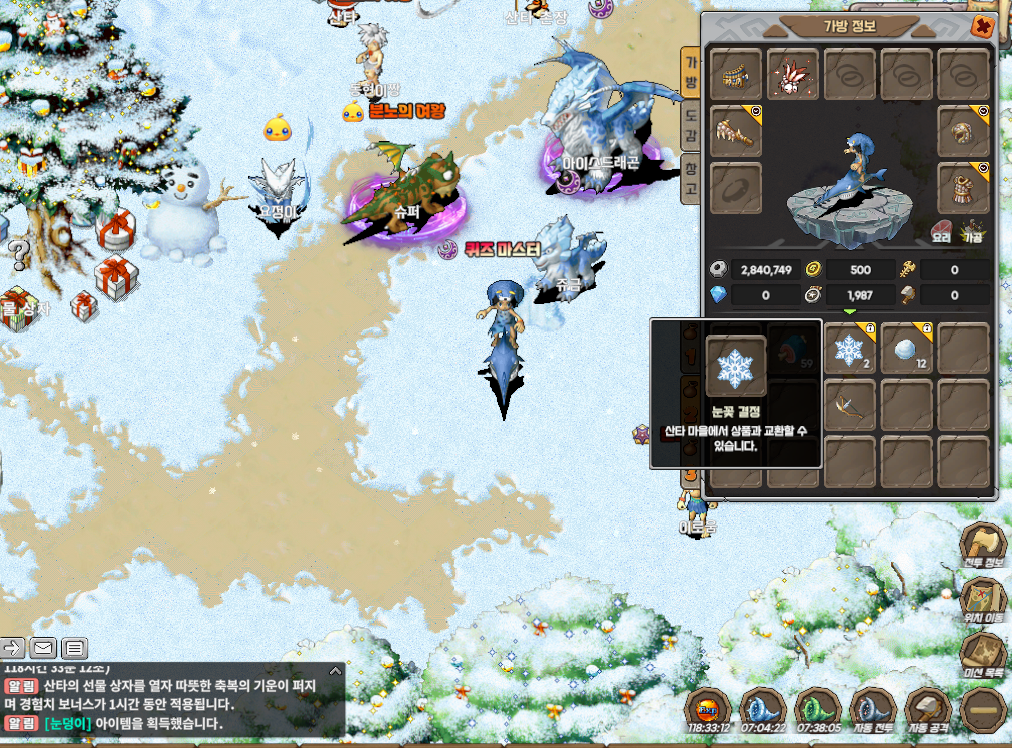Toggle 자동 전투 auto battle
The width and height of the screenshot is (1012, 748).
[872, 712]
